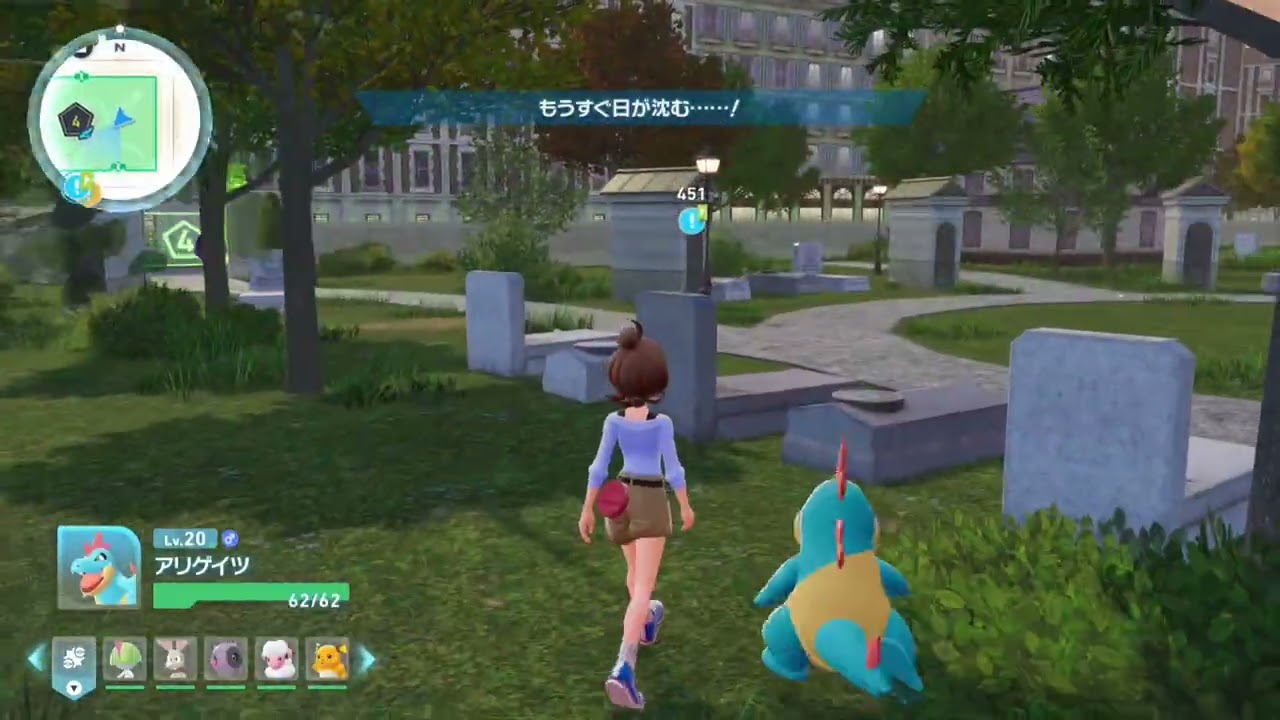Switch to Ralts in the party bar
1280x720 pixels.
point(125,660)
